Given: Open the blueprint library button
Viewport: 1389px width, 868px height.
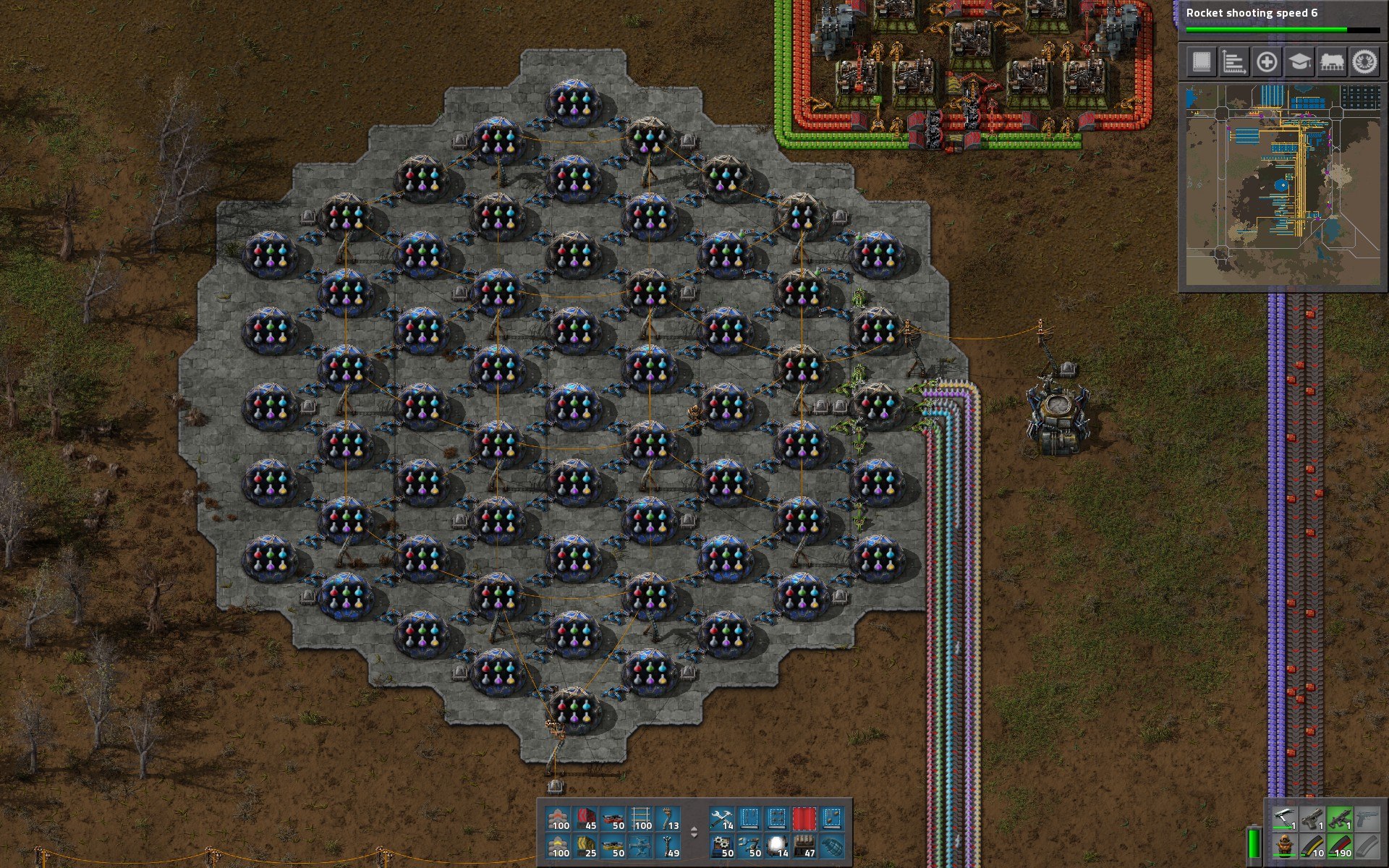Looking at the screenshot, I should [x=1201, y=62].
